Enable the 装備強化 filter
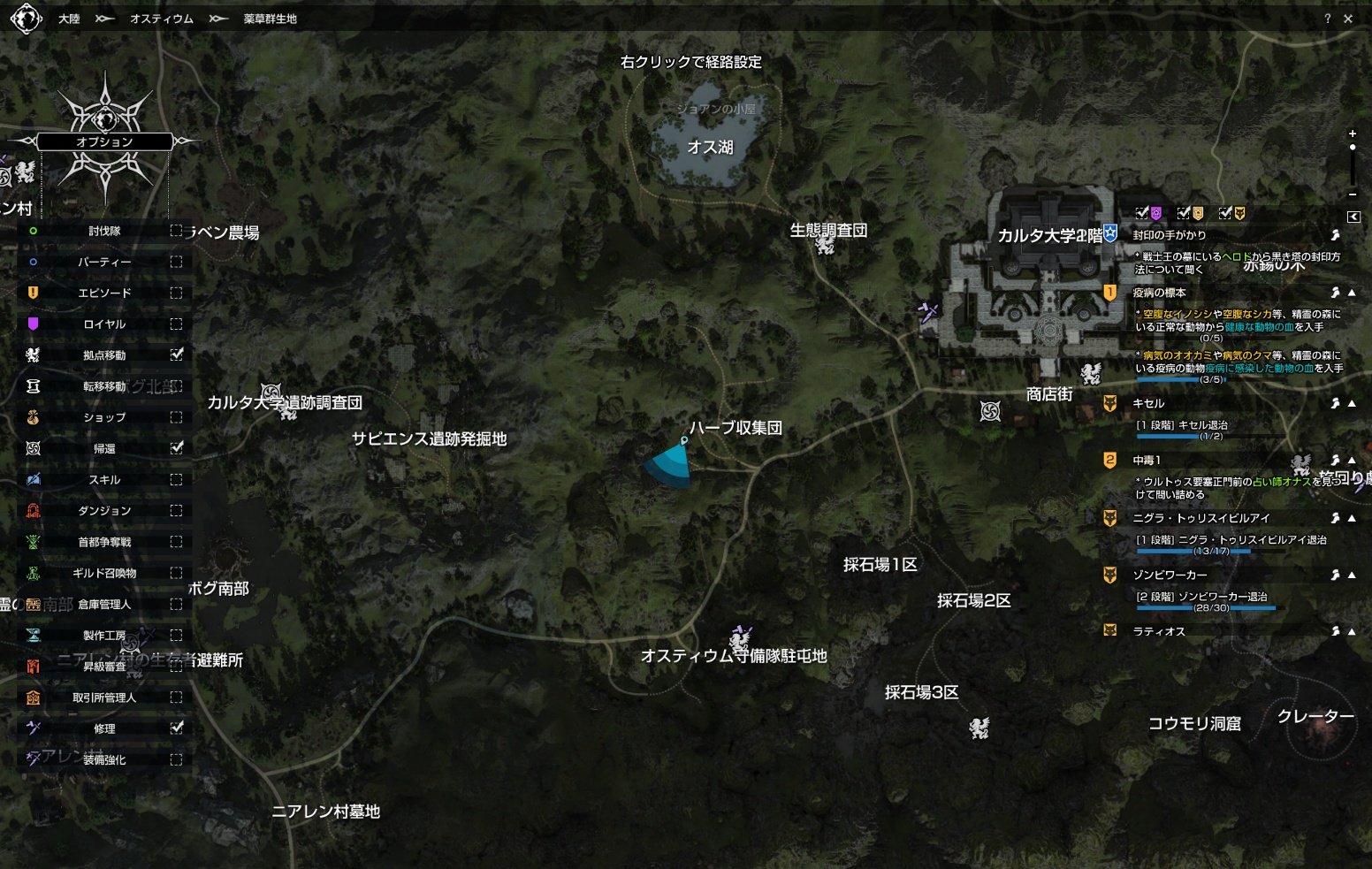 [x=177, y=759]
